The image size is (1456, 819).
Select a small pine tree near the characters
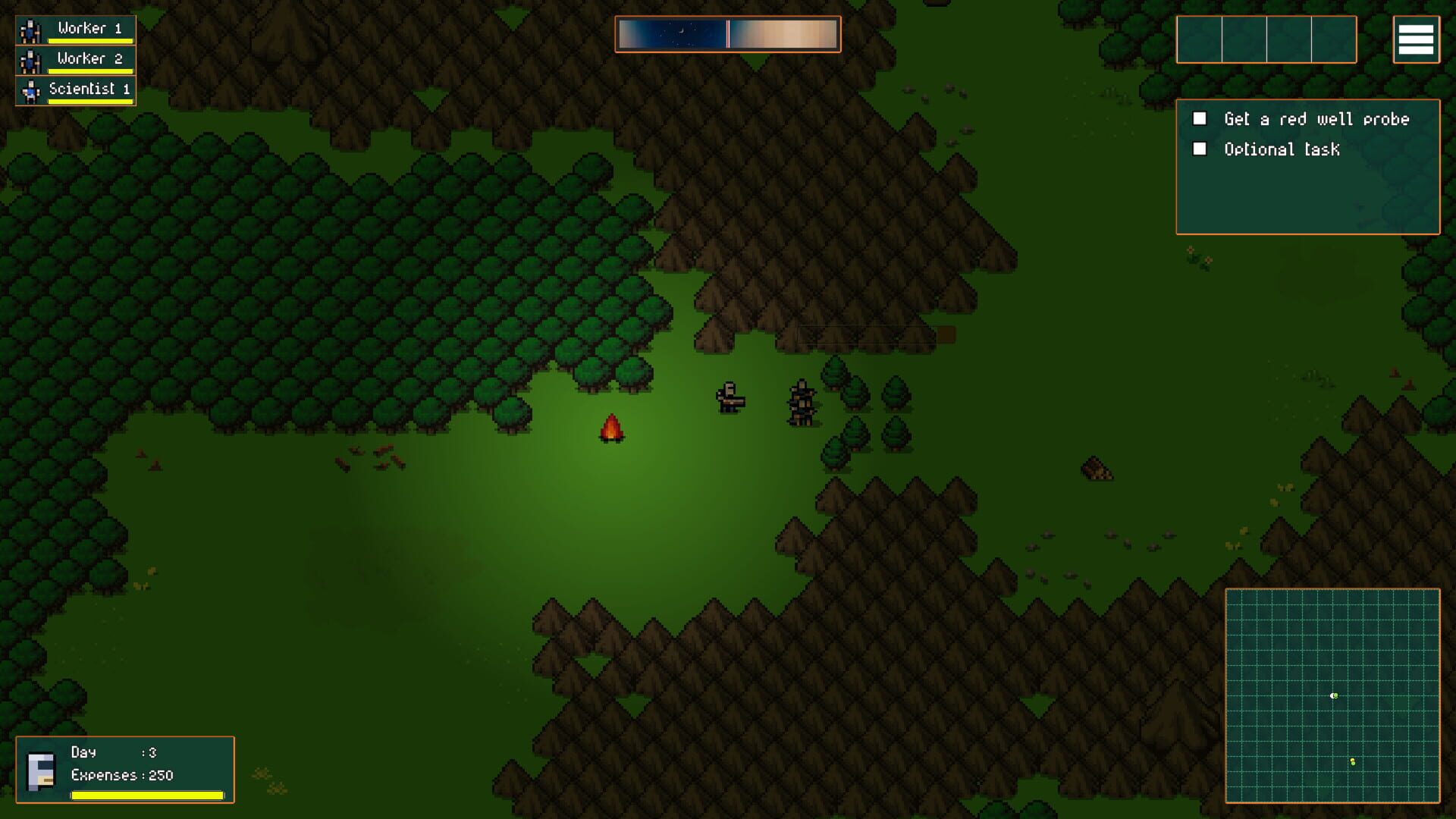[834, 379]
